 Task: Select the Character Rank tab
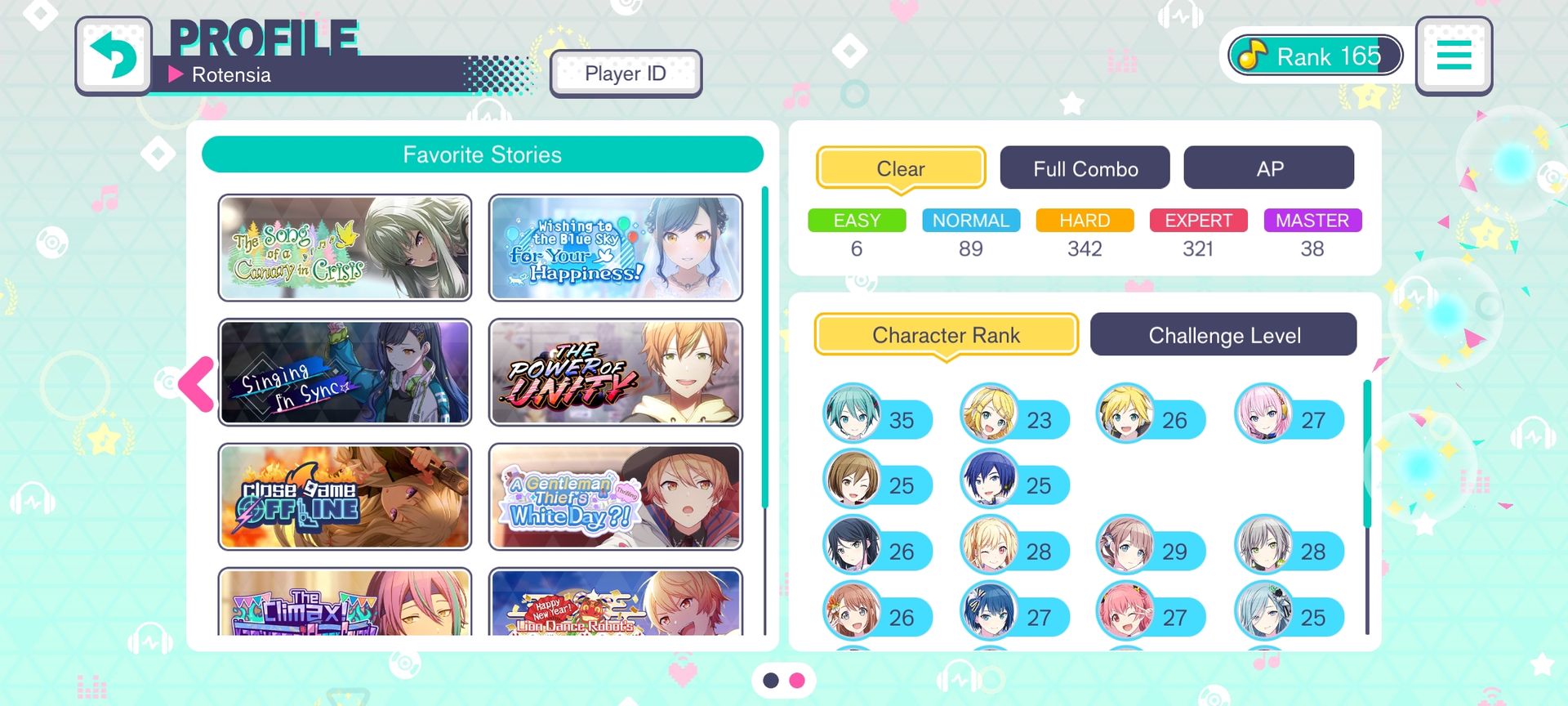[x=946, y=335]
